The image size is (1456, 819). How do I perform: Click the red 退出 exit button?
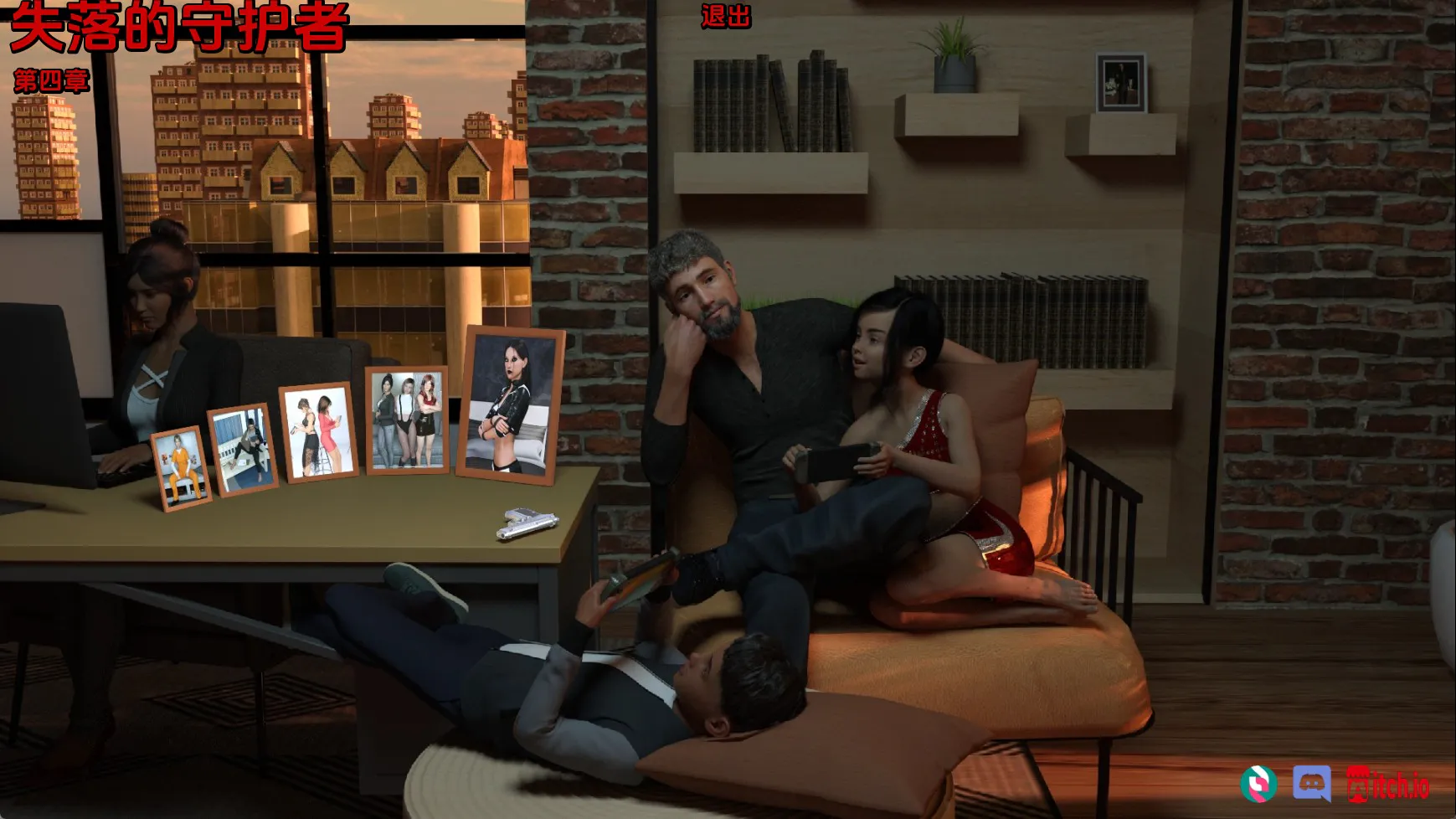tap(725, 16)
